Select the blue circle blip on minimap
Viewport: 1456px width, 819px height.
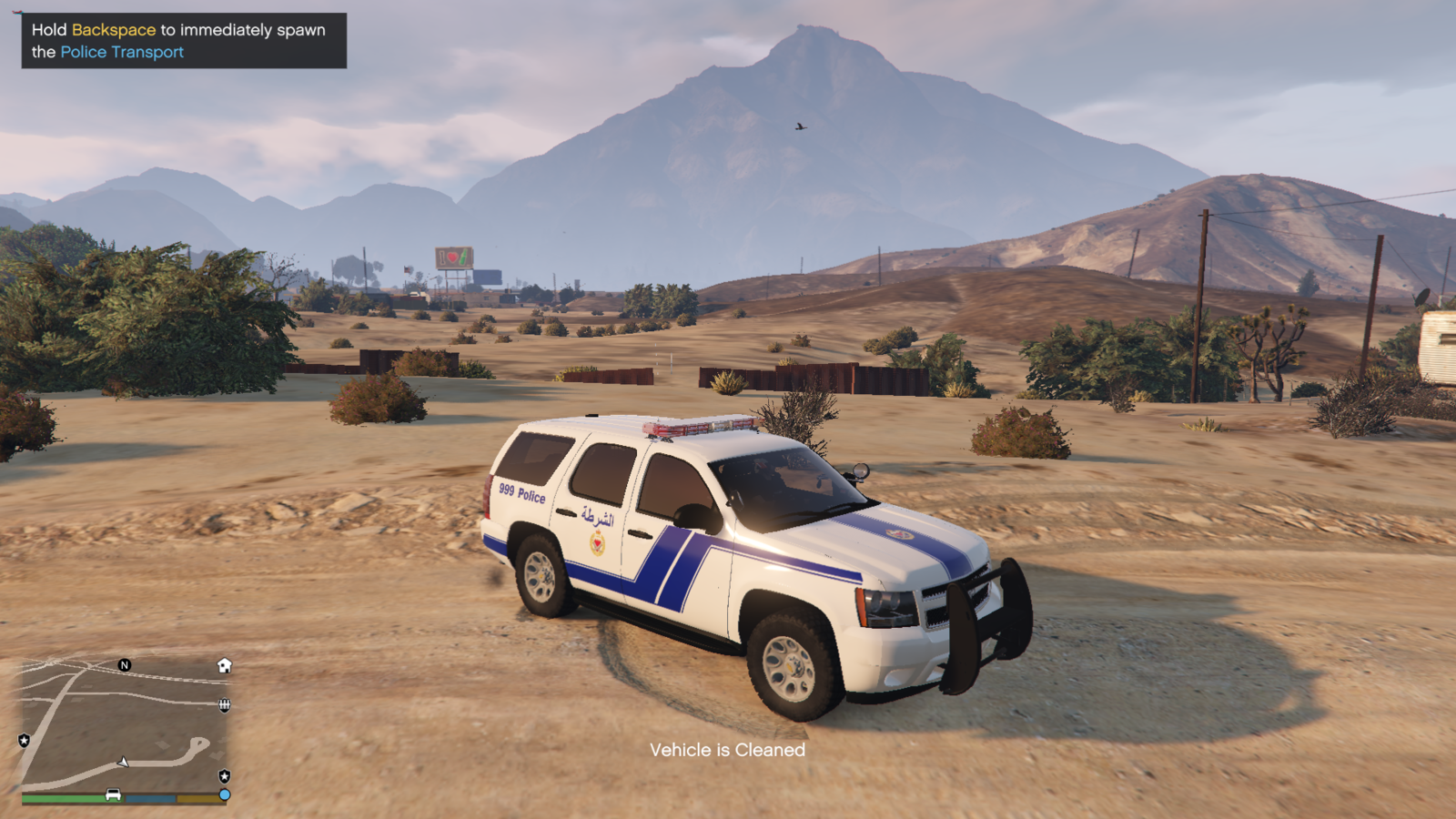[225, 794]
